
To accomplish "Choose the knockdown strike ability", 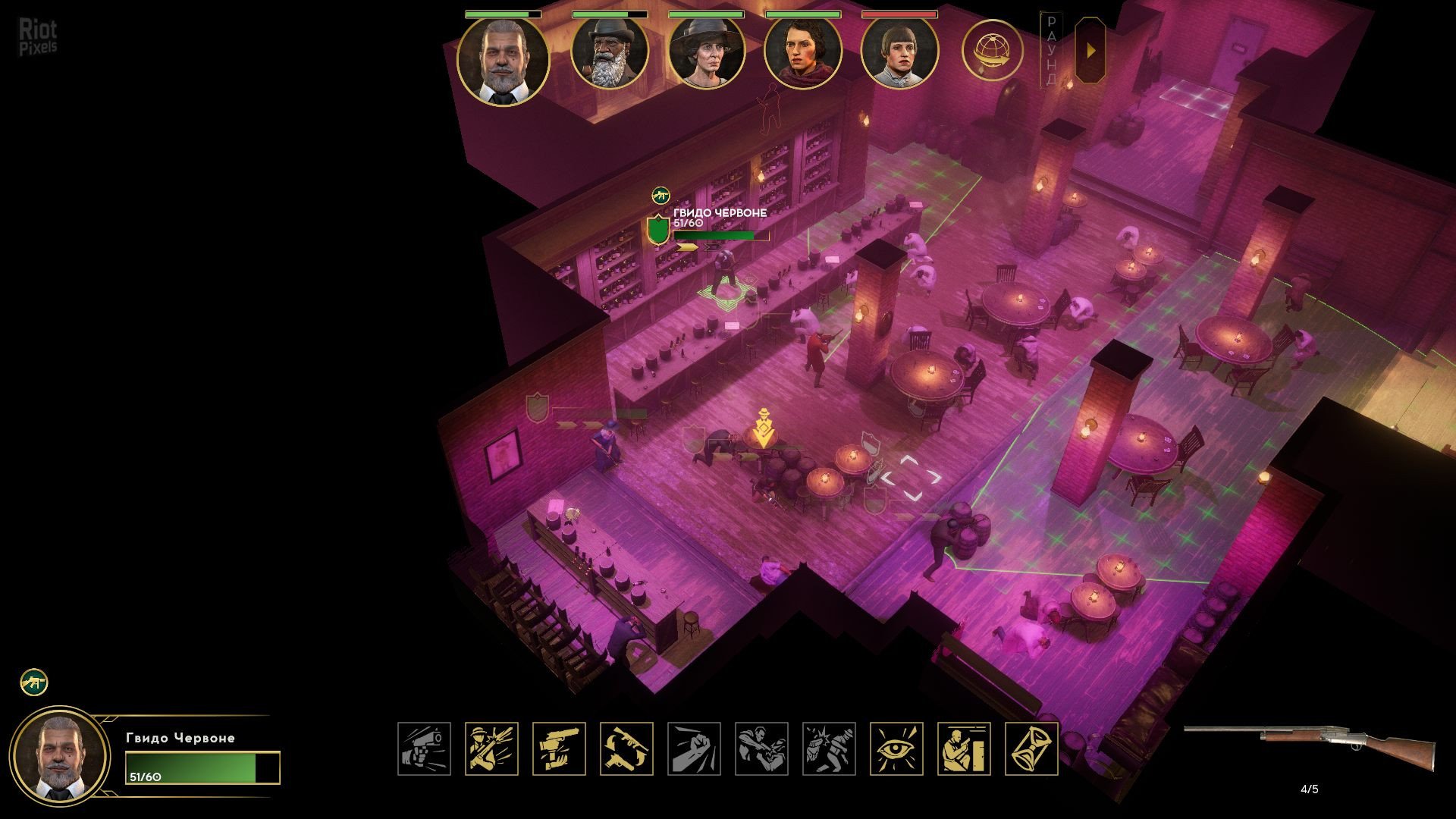I will [x=829, y=748].
